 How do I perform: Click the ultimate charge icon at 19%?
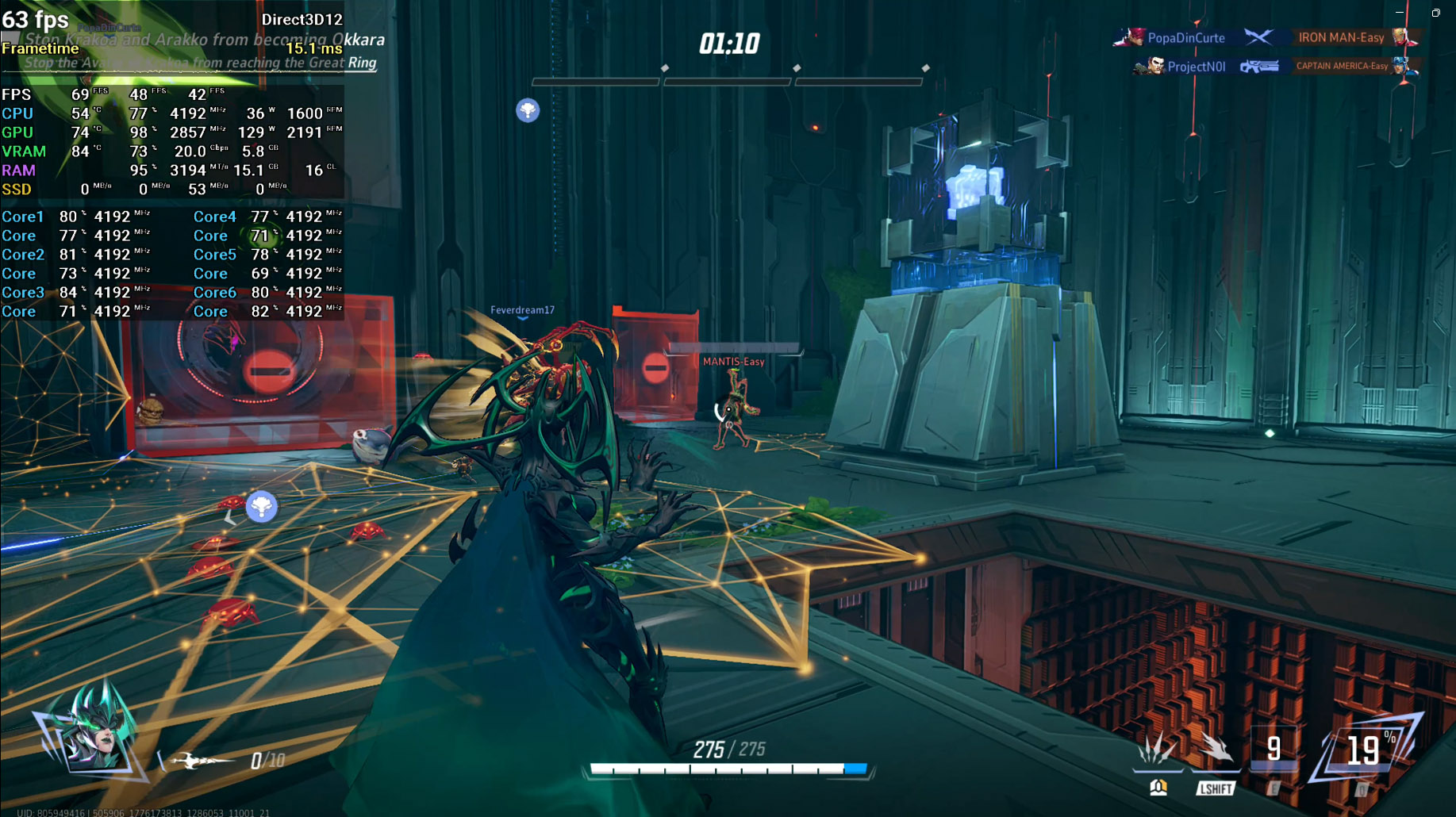coord(1365,750)
